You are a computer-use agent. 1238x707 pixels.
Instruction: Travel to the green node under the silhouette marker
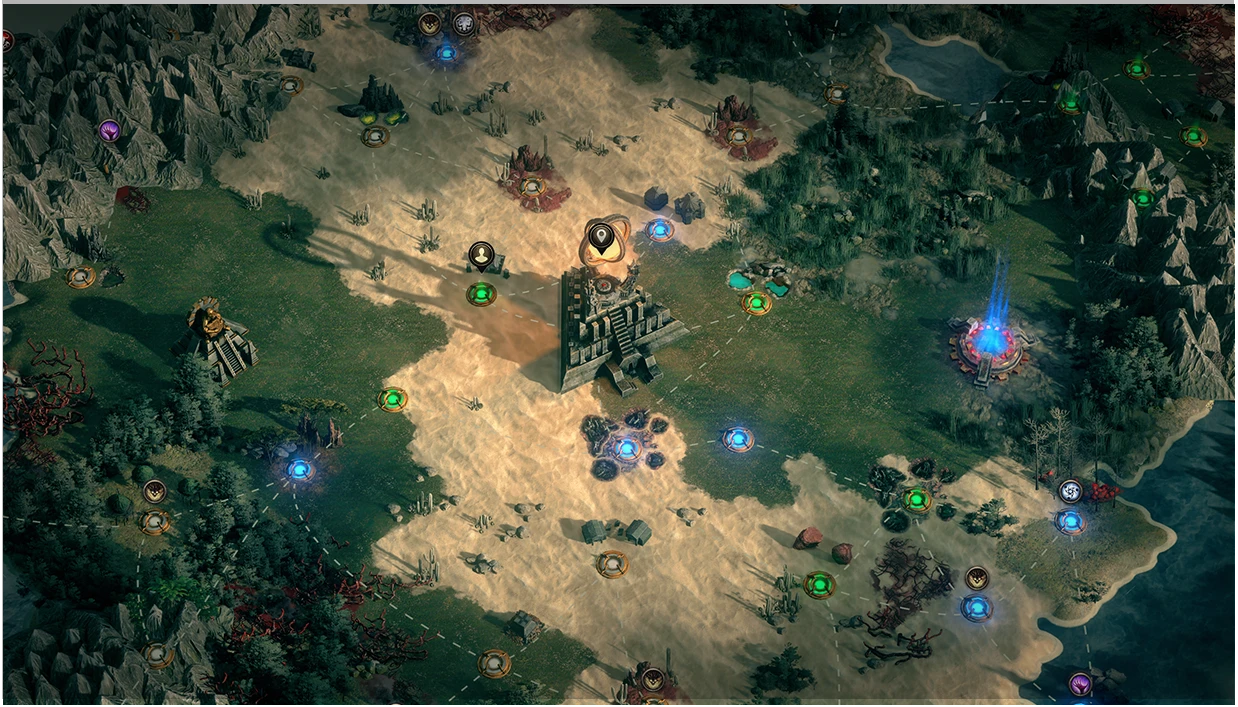[481, 294]
